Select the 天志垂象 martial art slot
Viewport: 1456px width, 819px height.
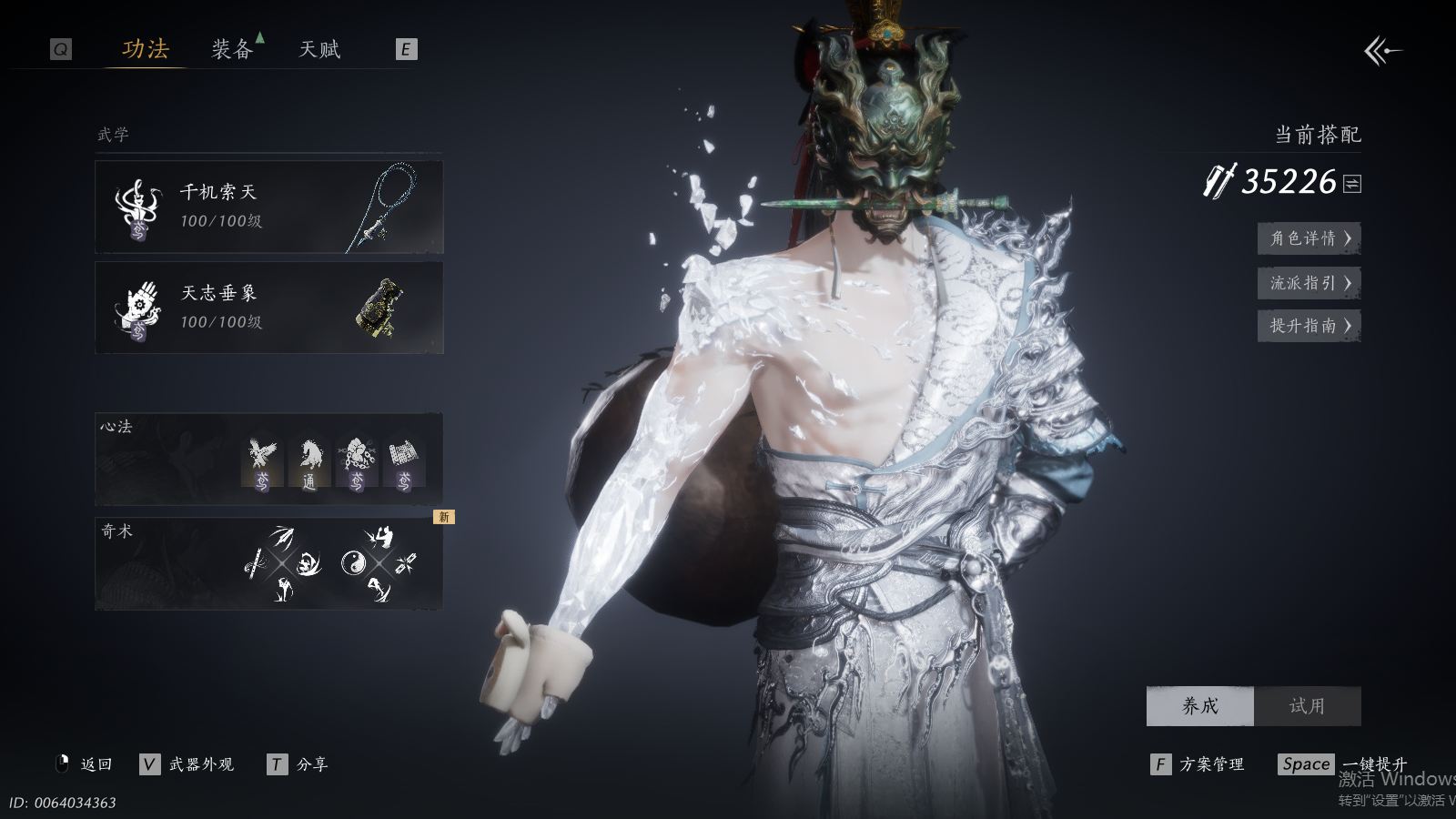click(x=268, y=308)
